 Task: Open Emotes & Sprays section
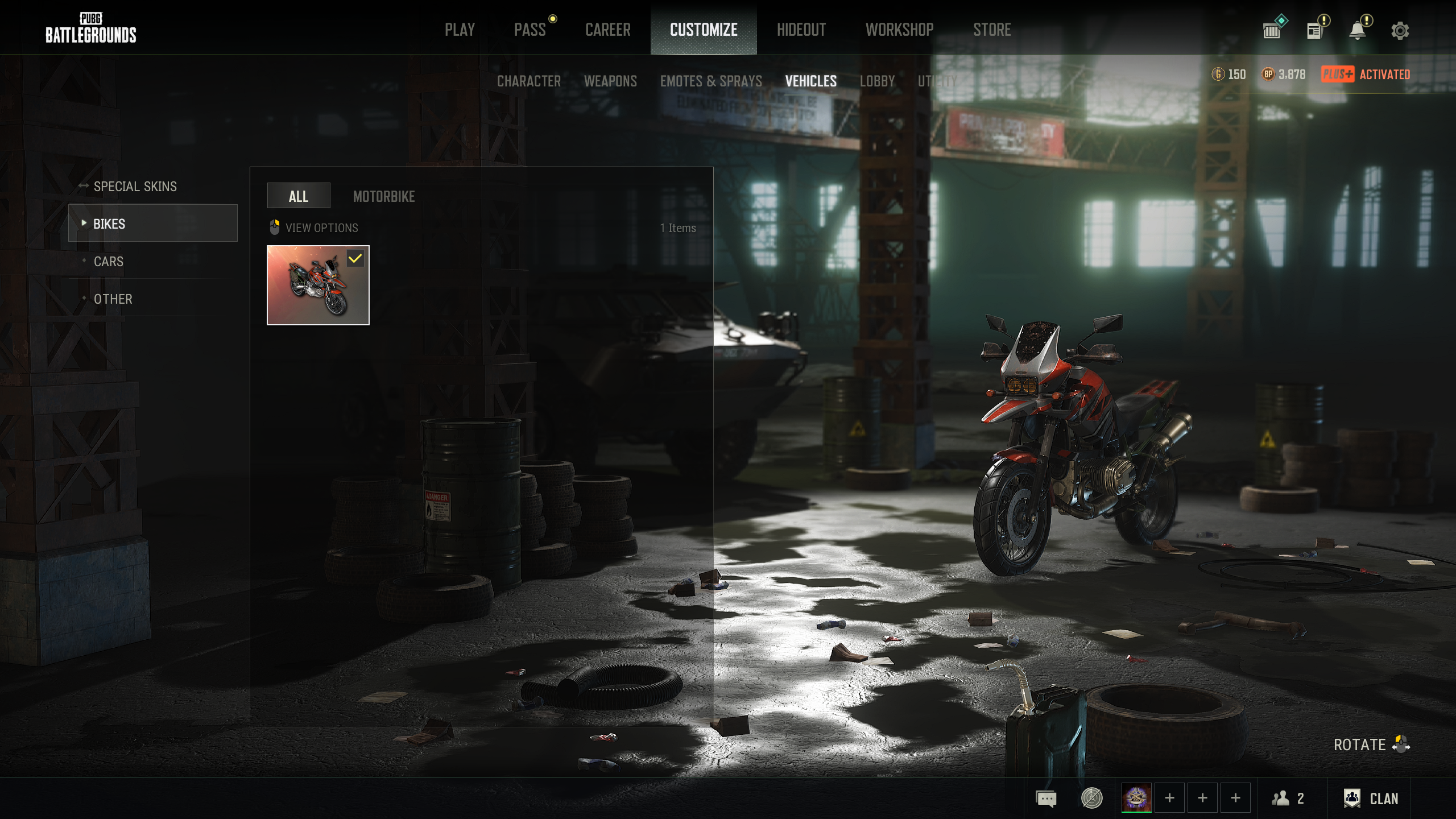click(710, 81)
